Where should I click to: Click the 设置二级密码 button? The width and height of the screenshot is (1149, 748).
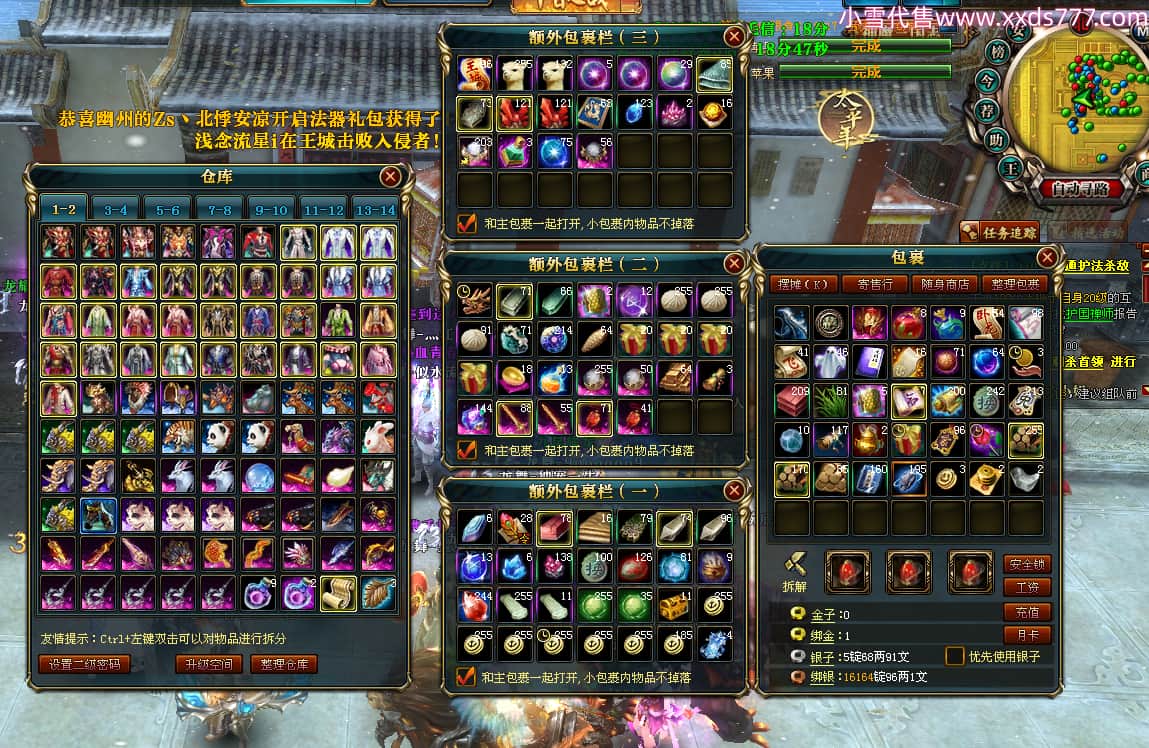[85, 664]
